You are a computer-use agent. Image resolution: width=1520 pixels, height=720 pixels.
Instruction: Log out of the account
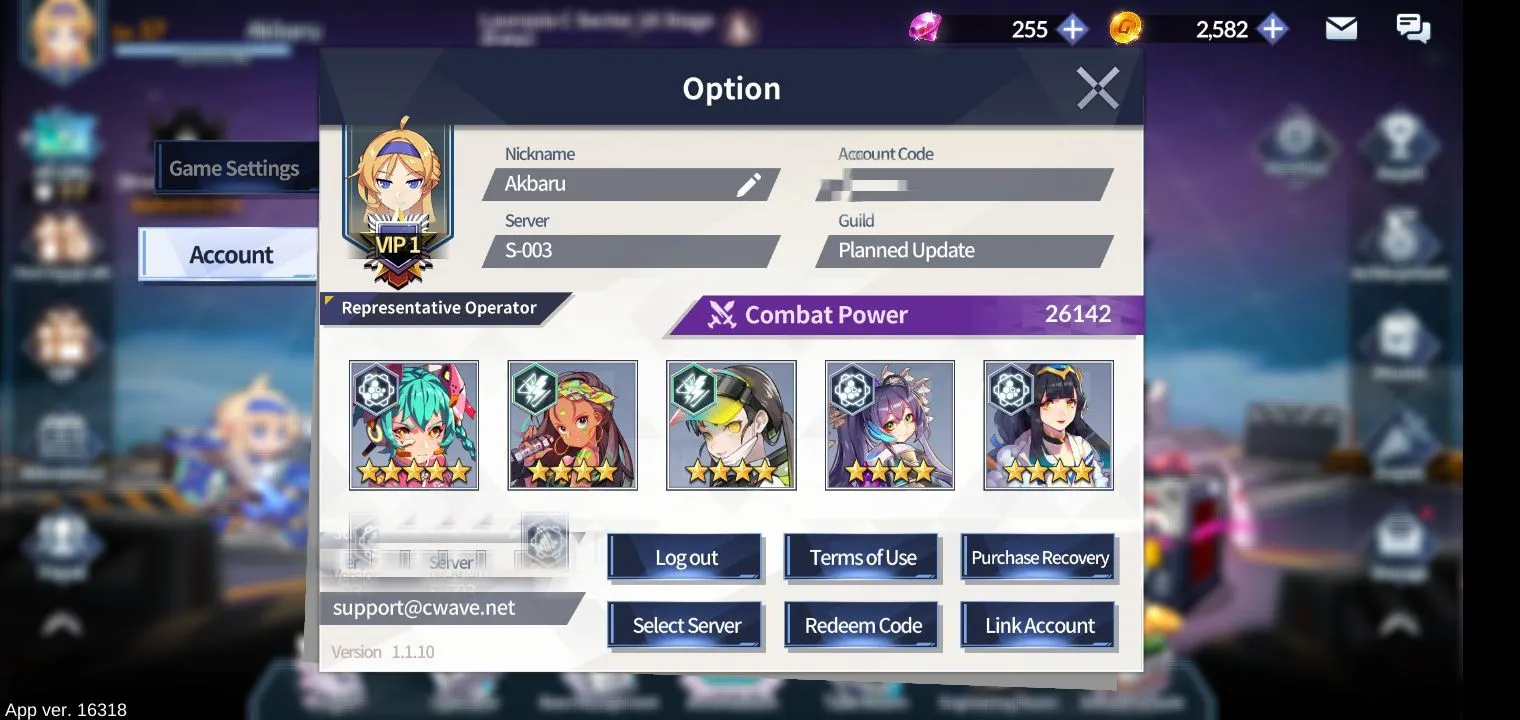(x=686, y=558)
